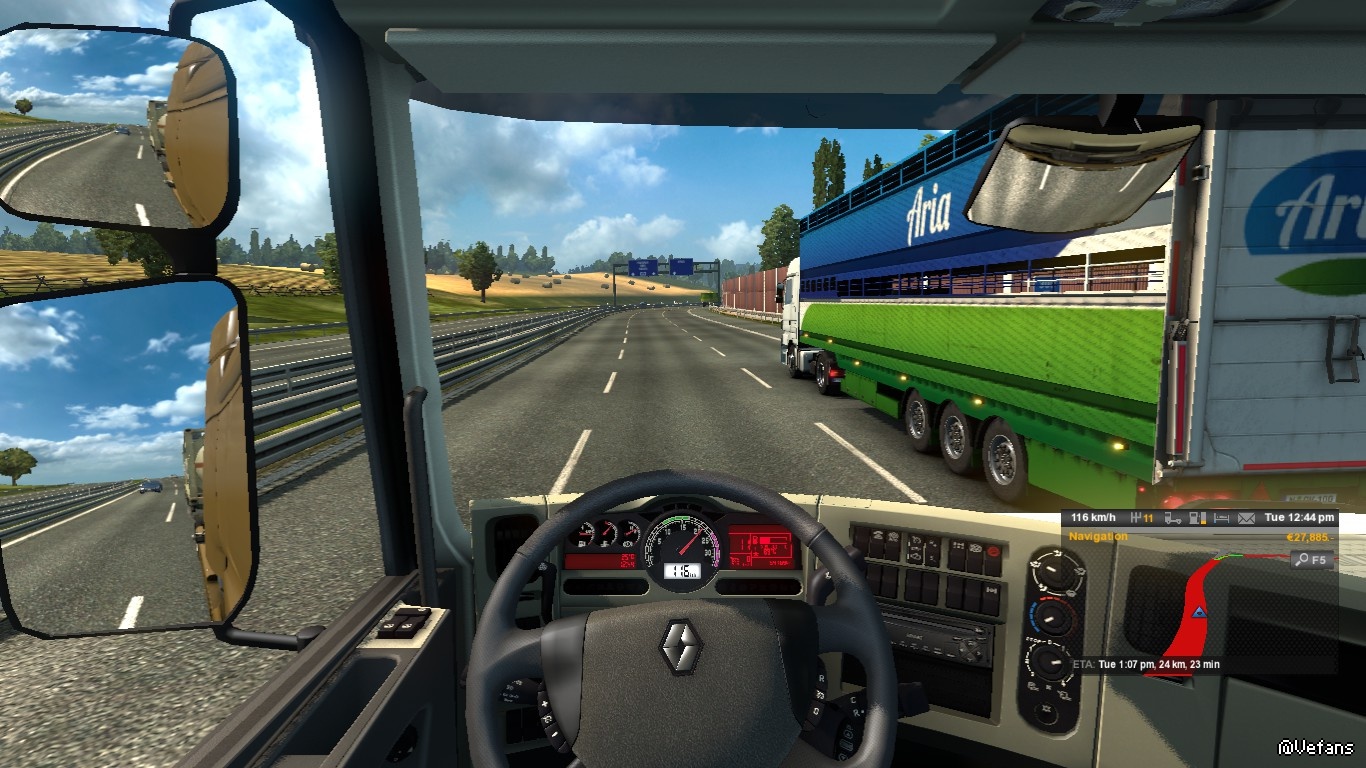This screenshot has height=768, width=1366.
Task: Open the mail envelope icon
Action: tap(1246, 518)
